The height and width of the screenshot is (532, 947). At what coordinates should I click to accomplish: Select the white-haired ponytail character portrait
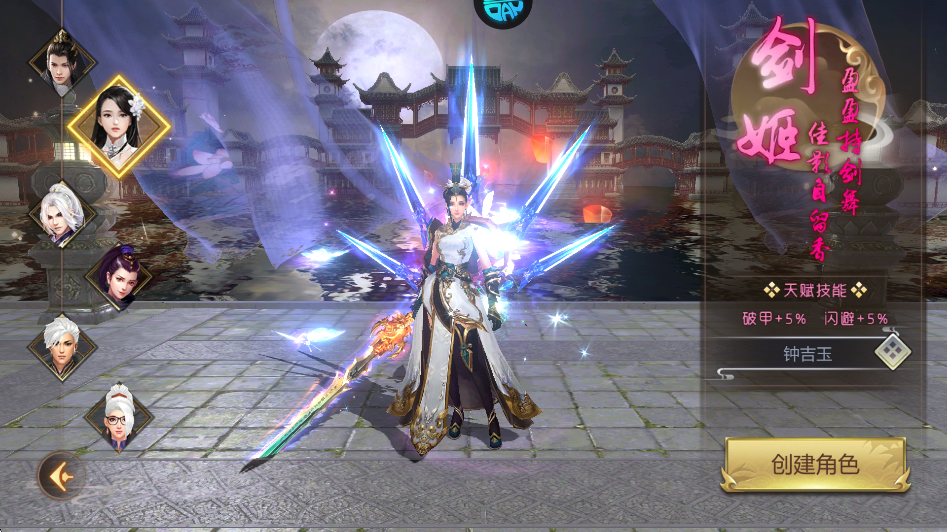(61, 213)
